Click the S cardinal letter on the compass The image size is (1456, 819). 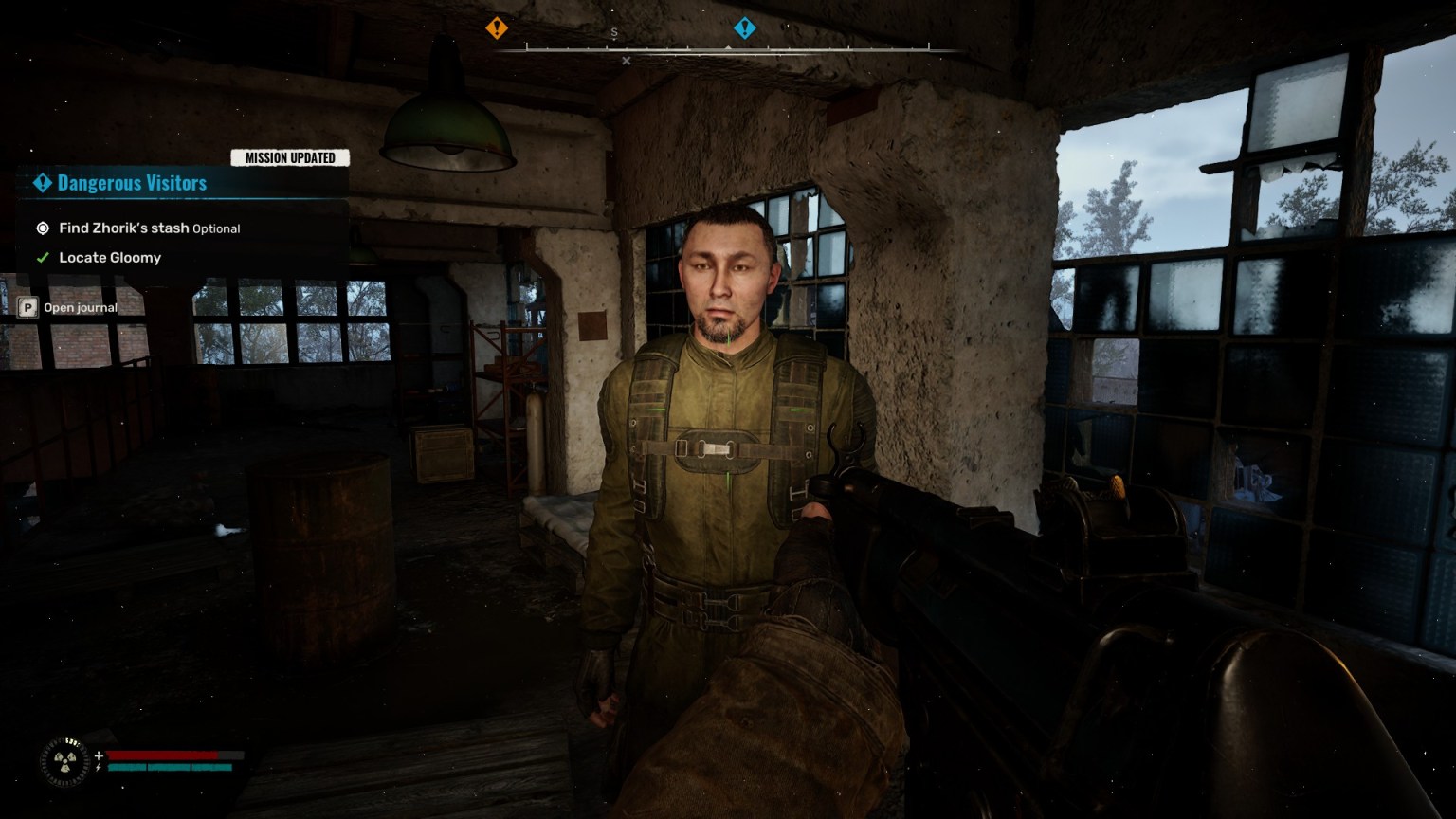coord(615,32)
